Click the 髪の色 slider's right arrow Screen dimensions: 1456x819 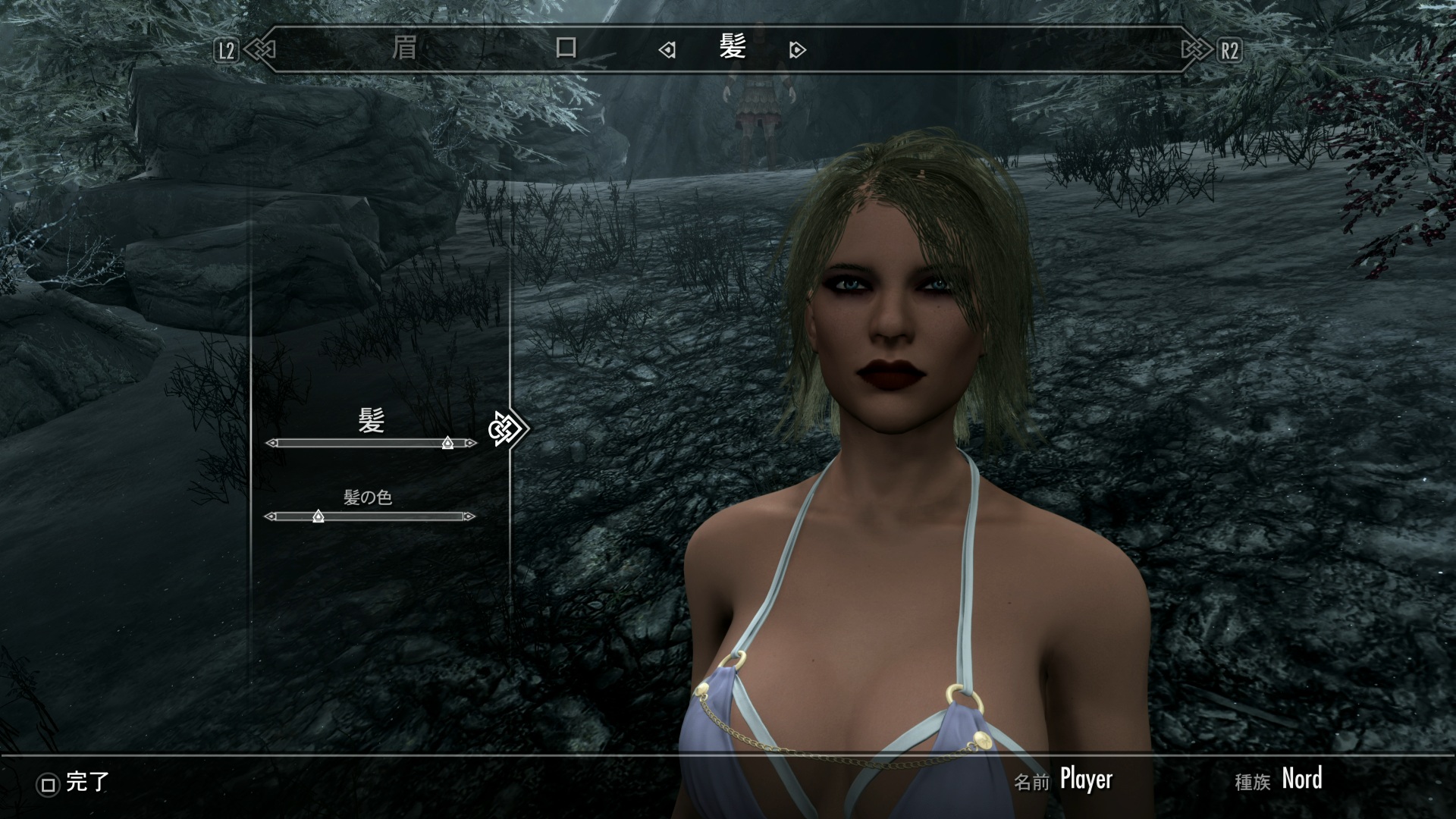[x=469, y=516]
